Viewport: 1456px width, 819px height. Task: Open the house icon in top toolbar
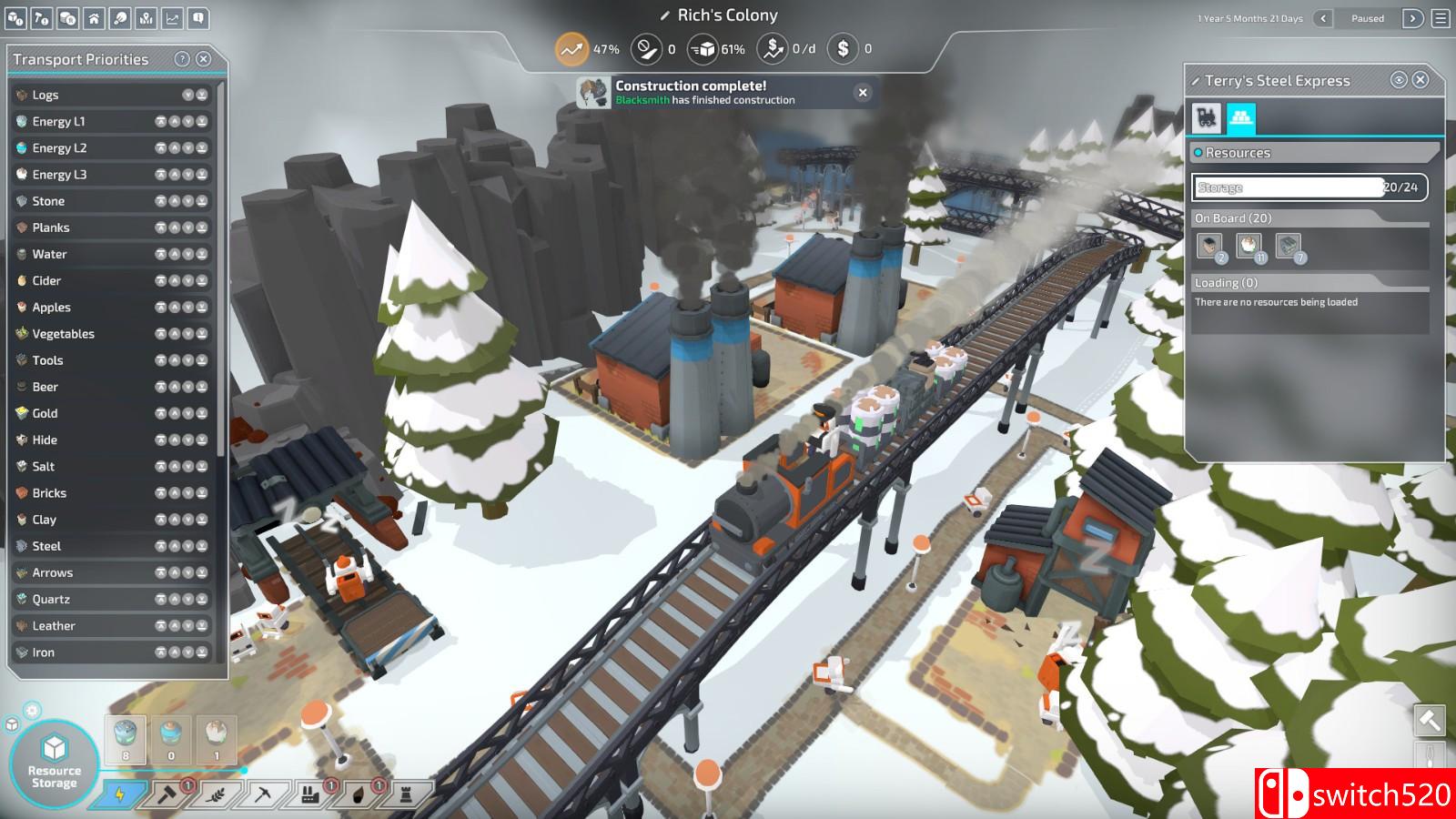(x=94, y=18)
